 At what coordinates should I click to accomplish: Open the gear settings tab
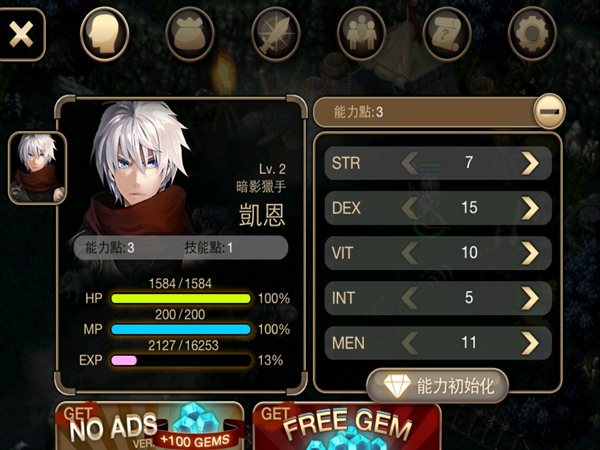(x=532, y=34)
